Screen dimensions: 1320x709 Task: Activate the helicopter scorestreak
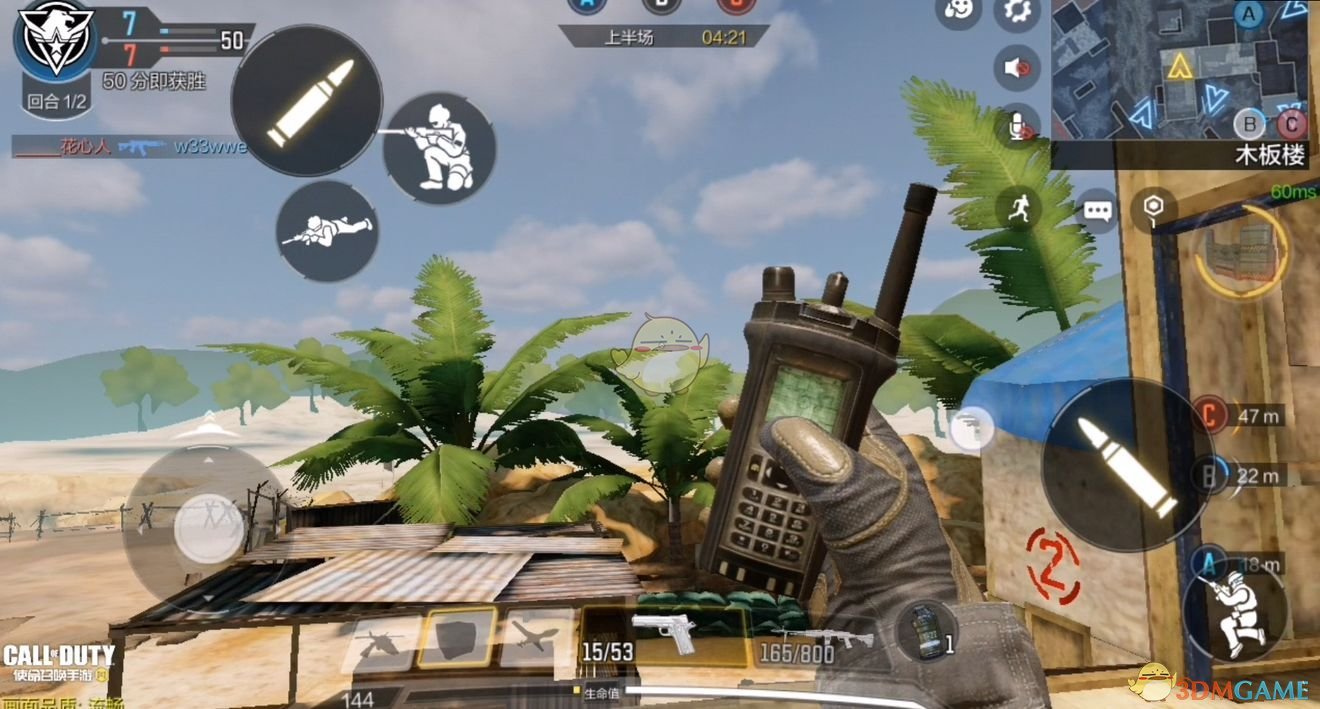[x=381, y=639]
